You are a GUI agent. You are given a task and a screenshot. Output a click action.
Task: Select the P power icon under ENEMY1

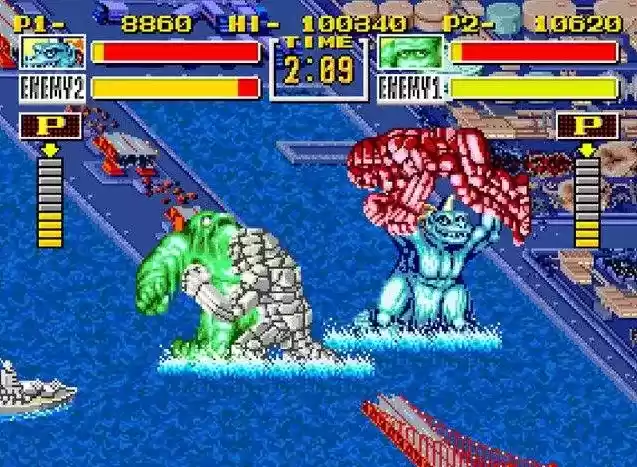coord(587,127)
